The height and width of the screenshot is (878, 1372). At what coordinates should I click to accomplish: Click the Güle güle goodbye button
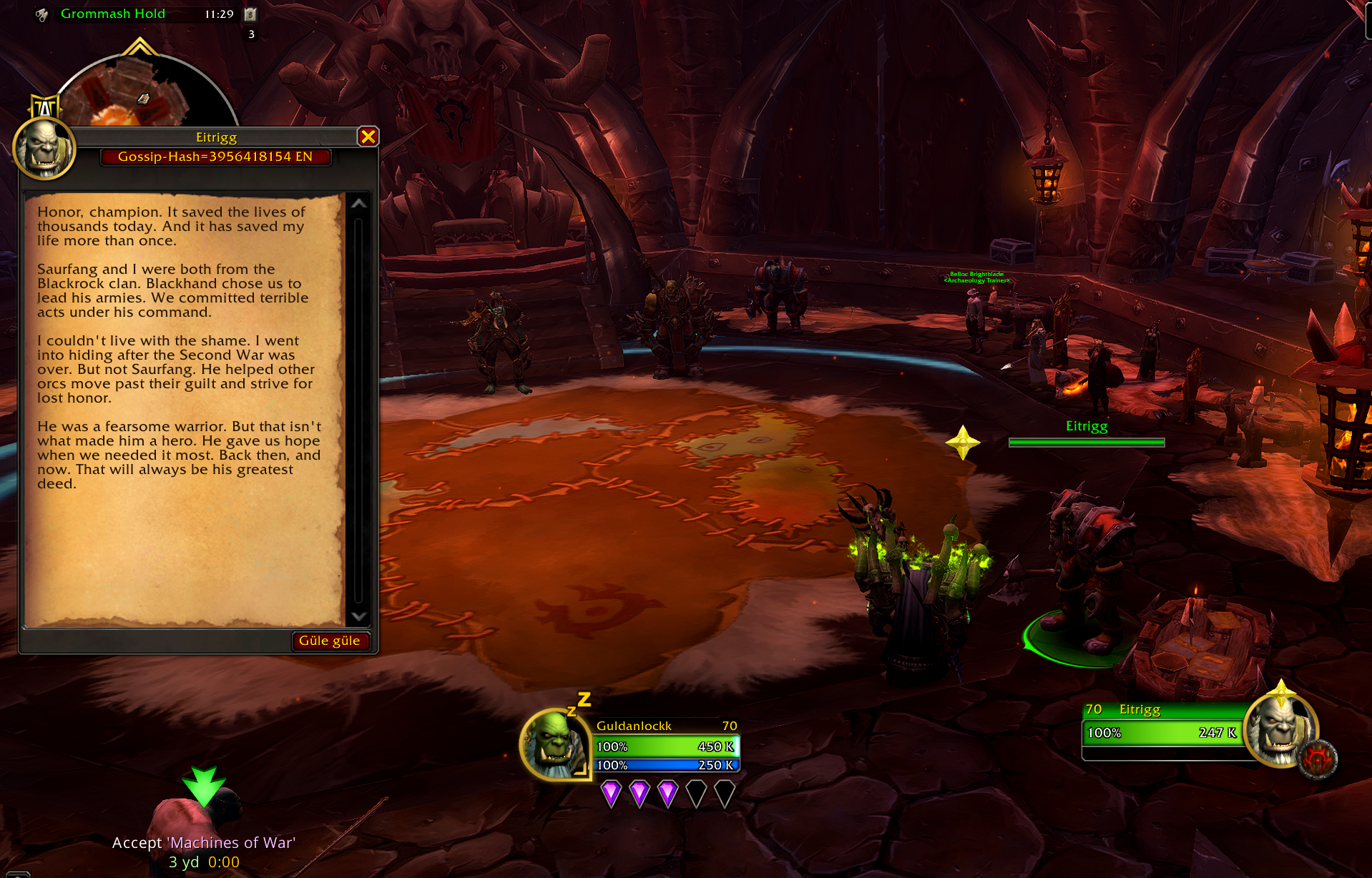(x=330, y=641)
